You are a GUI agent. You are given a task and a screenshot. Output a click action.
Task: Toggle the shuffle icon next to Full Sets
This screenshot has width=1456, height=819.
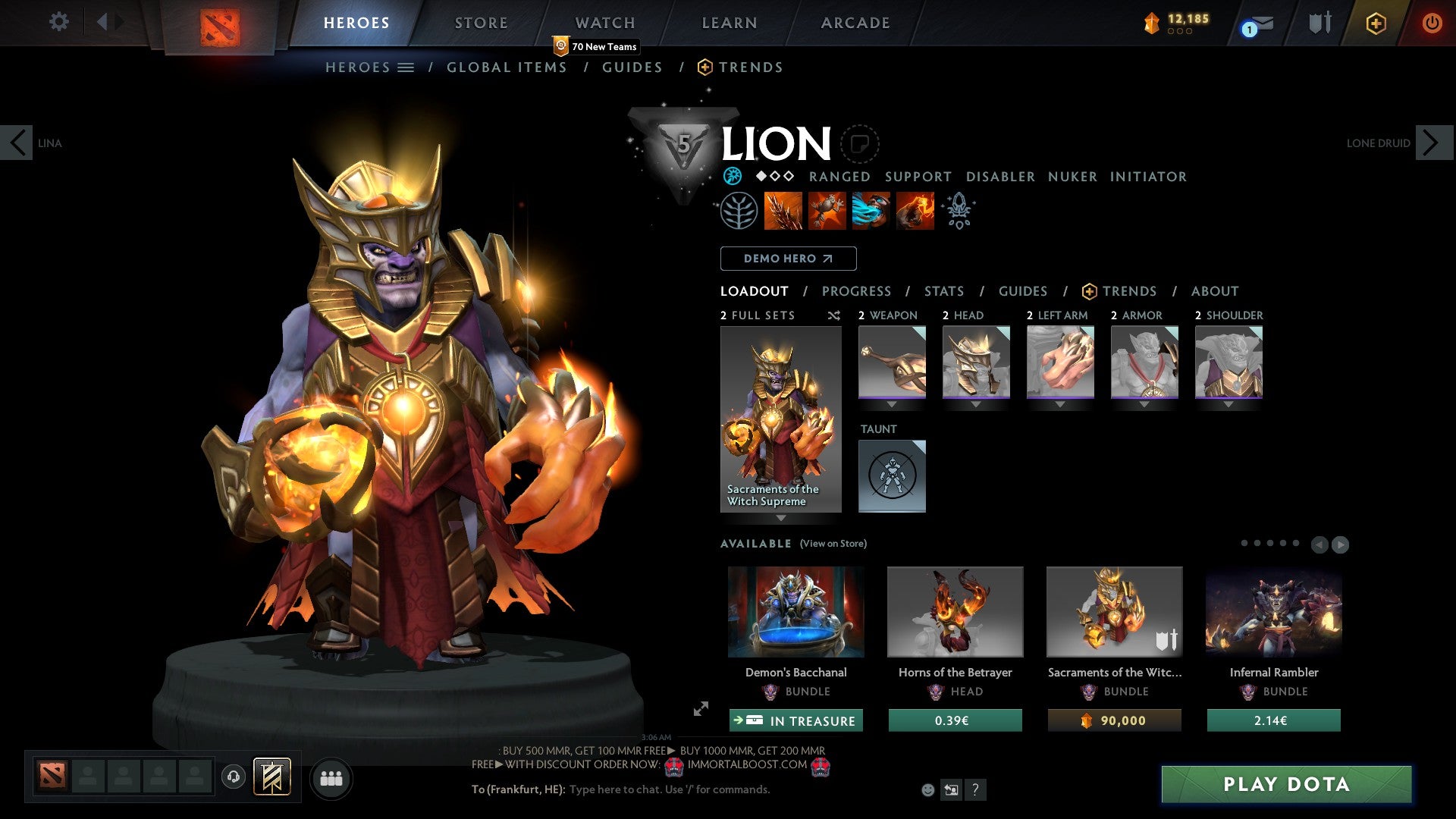tap(834, 315)
